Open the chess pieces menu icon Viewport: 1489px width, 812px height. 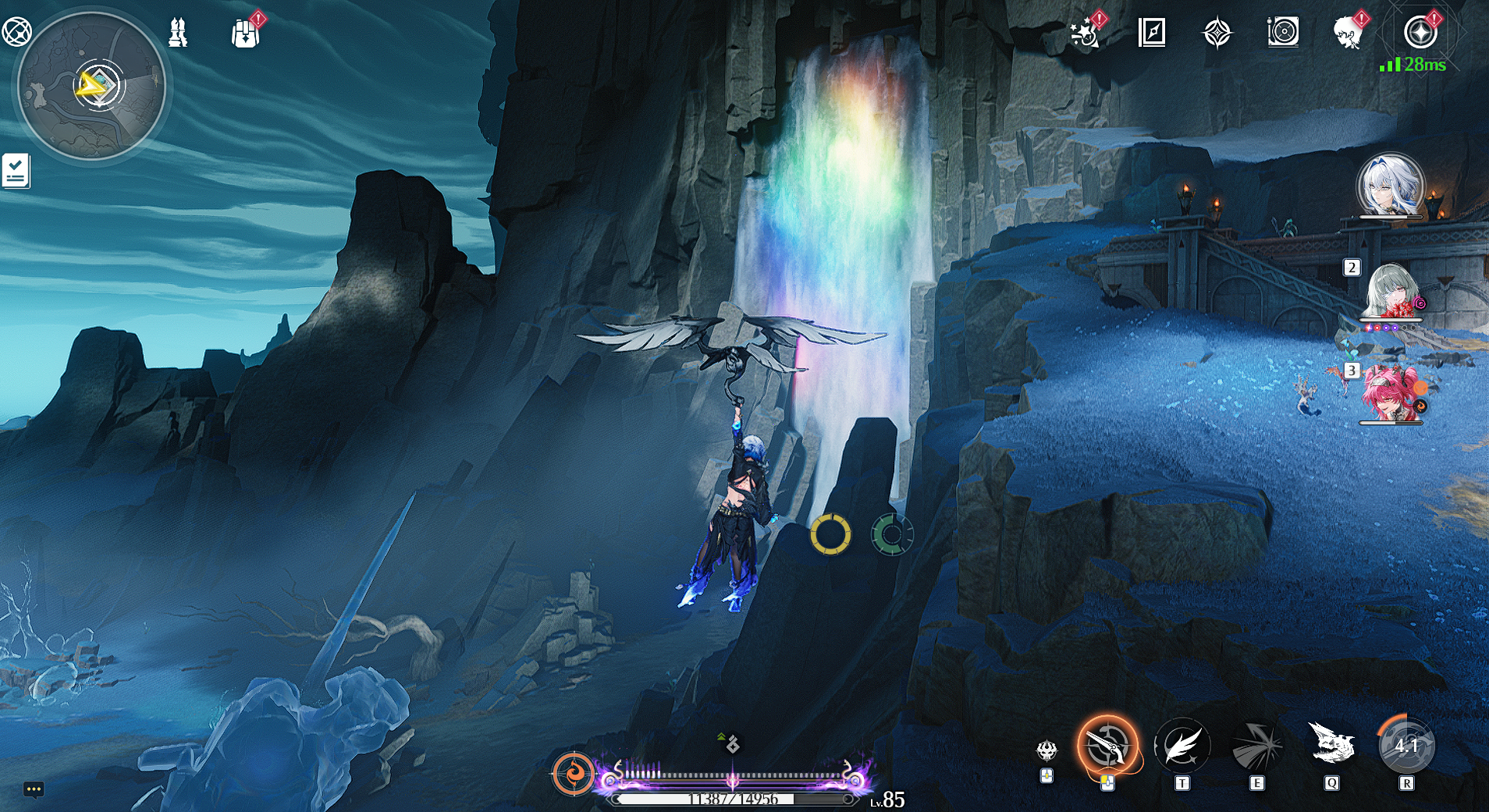point(178,33)
